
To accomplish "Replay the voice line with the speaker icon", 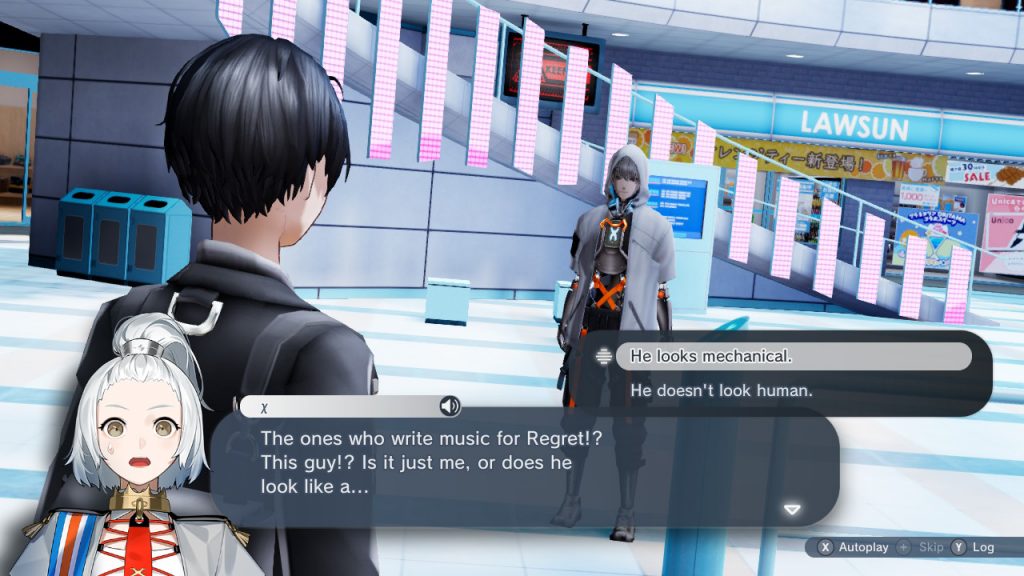I will click(450, 406).
